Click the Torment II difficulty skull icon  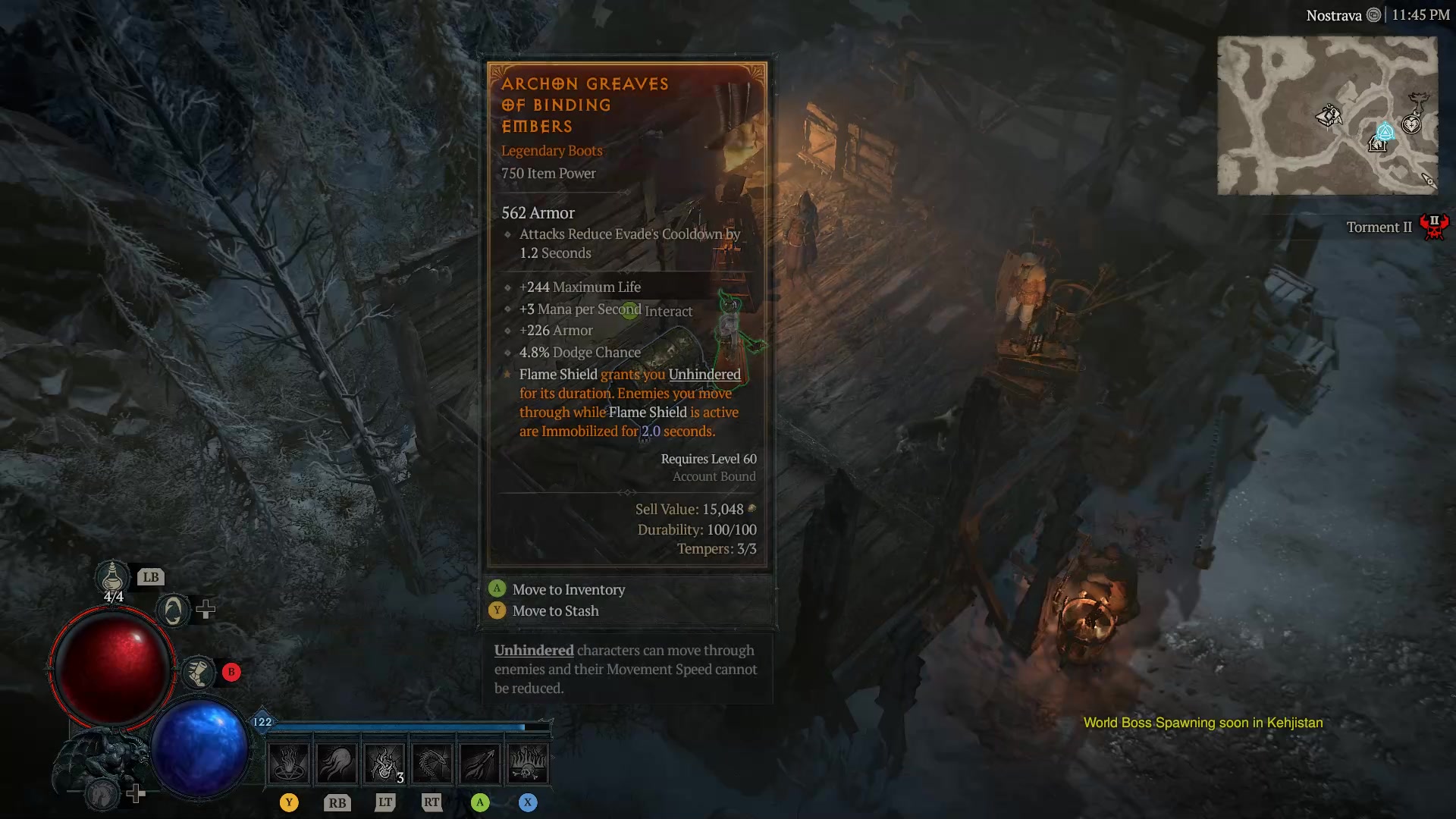(1434, 225)
